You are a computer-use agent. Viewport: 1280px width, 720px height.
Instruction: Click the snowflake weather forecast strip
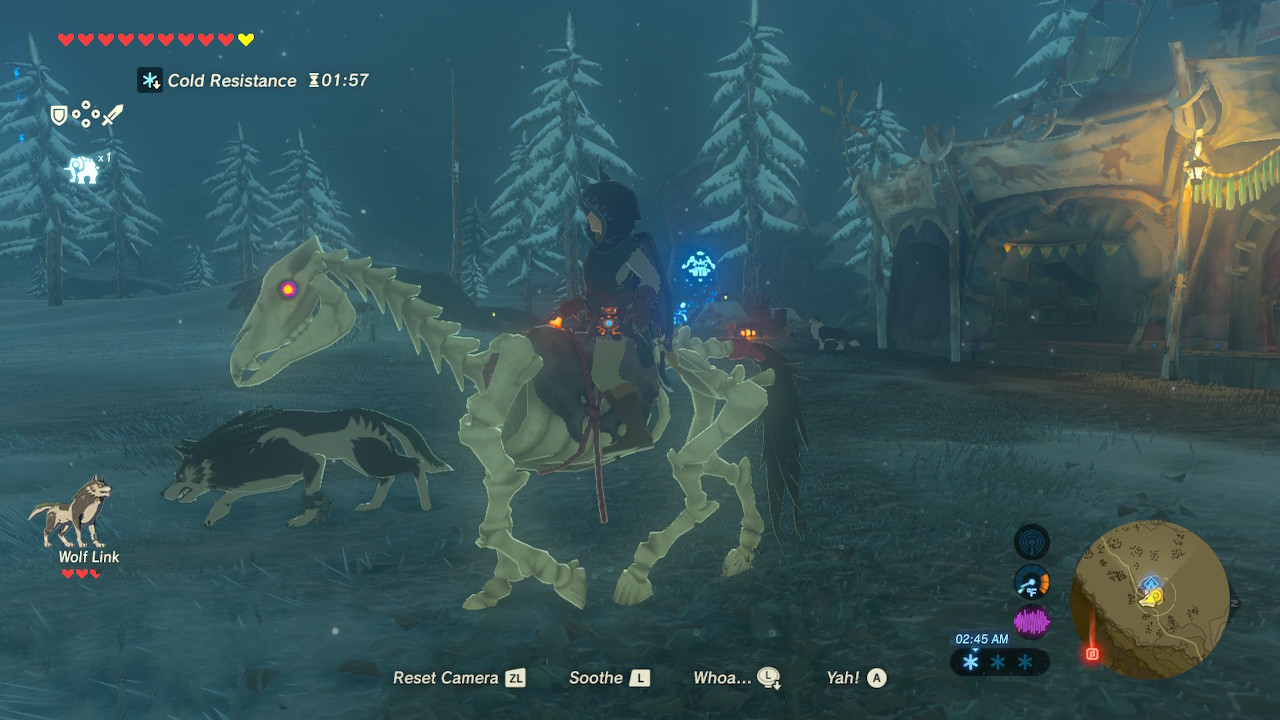(996, 662)
